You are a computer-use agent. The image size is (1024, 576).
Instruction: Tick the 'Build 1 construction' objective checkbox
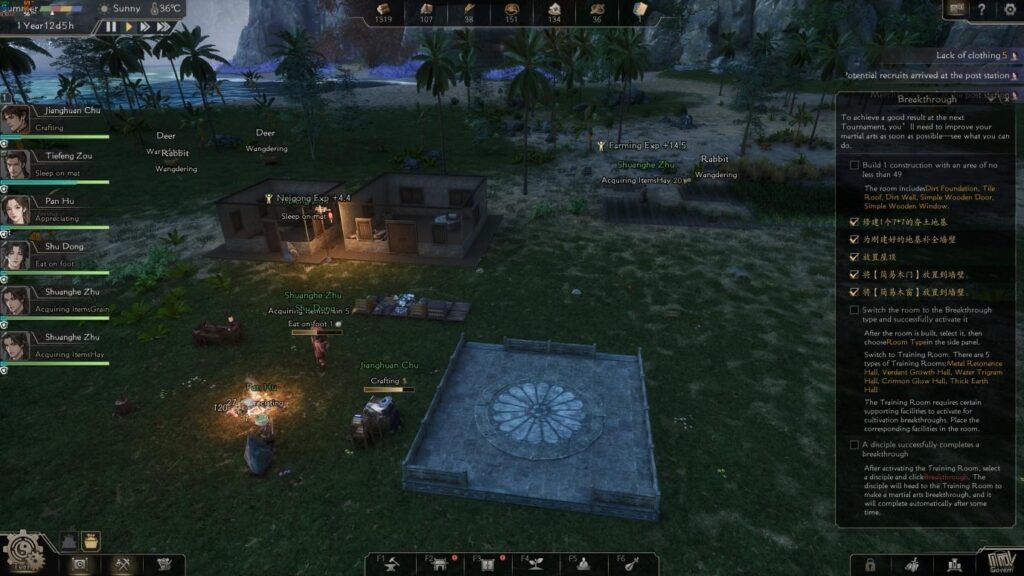853,165
